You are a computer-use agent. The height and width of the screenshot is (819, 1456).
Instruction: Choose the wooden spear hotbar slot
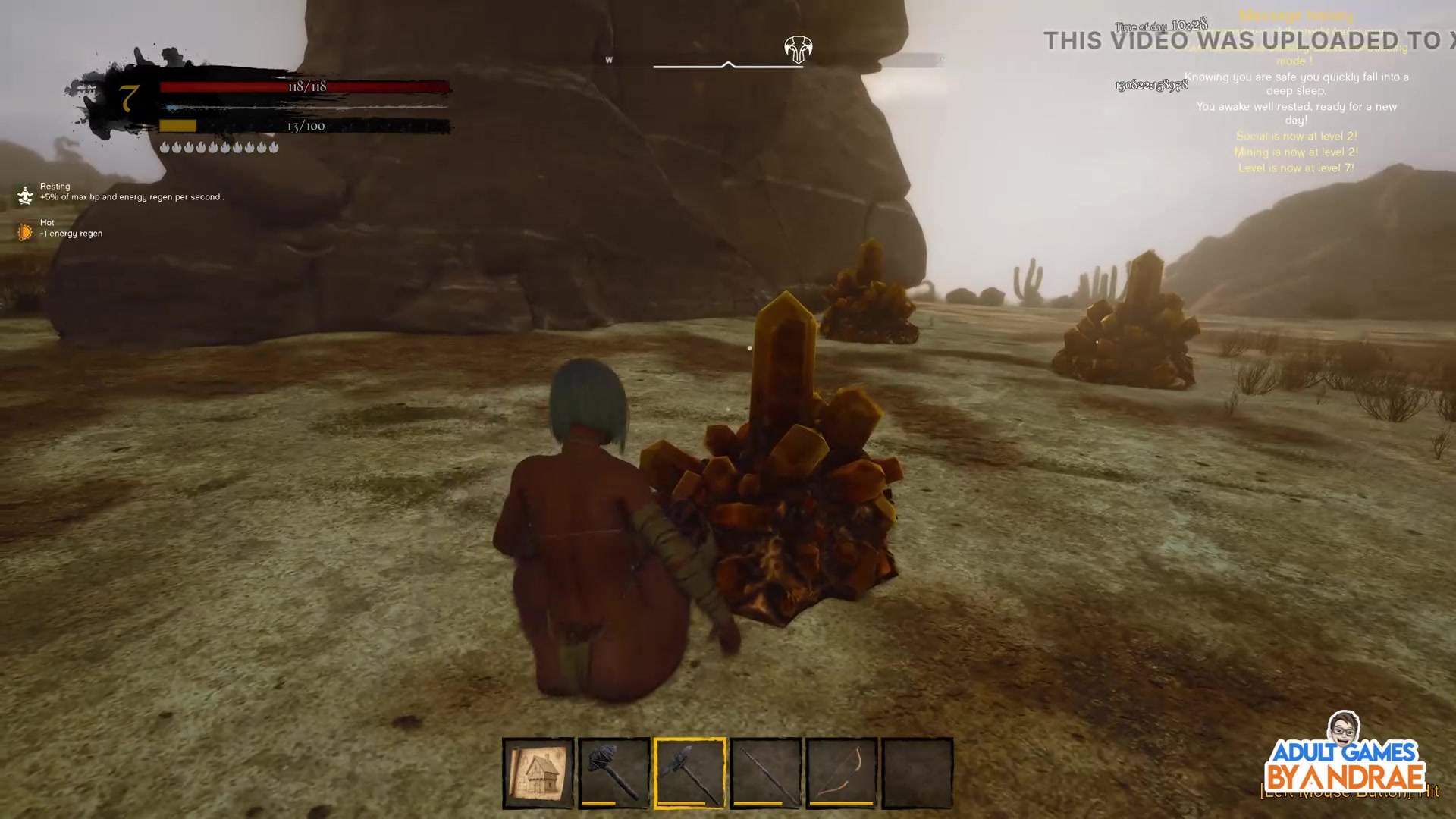pos(765,773)
